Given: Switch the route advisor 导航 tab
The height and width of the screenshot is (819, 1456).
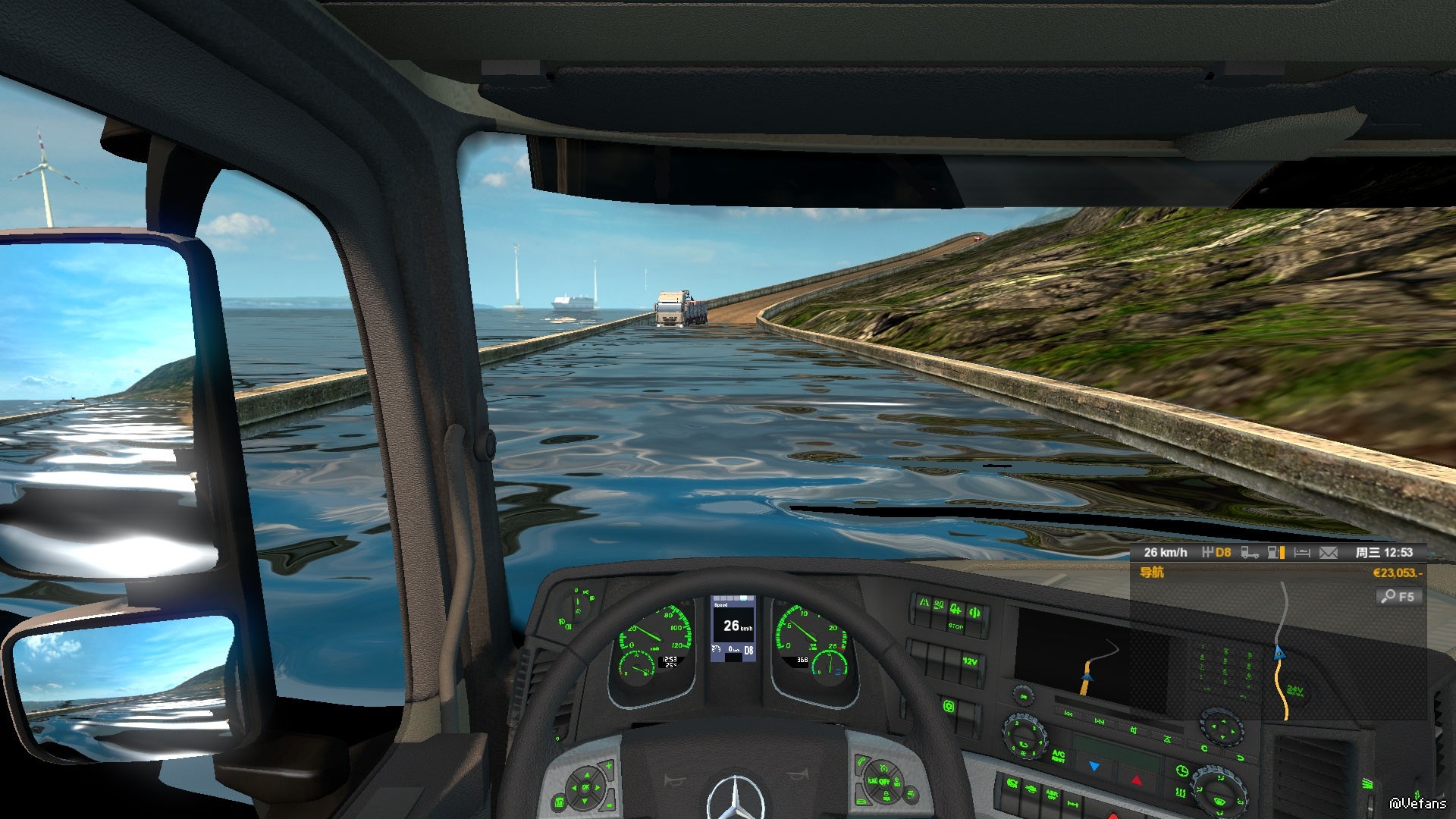Looking at the screenshot, I should pyautogui.click(x=1151, y=573).
